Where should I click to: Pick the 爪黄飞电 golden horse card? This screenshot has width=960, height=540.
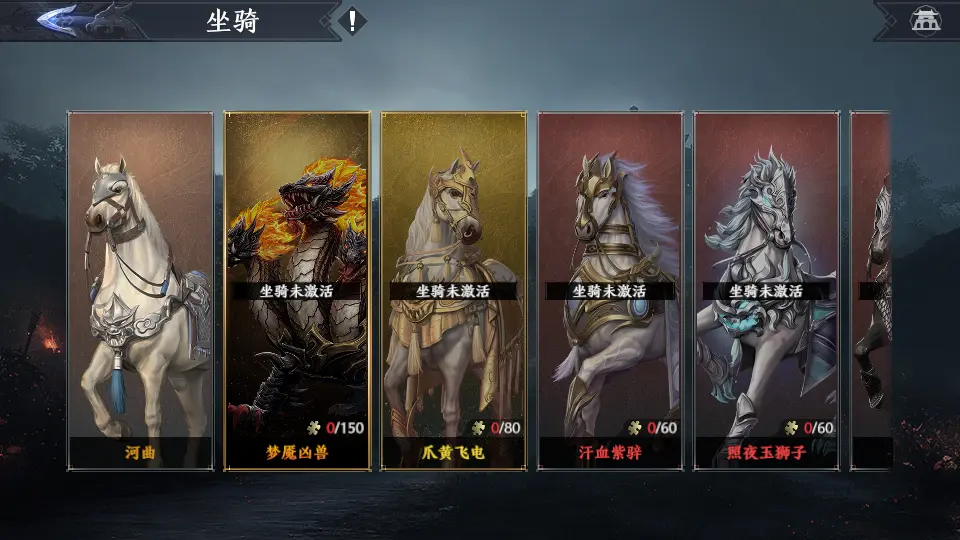coord(453,290)
